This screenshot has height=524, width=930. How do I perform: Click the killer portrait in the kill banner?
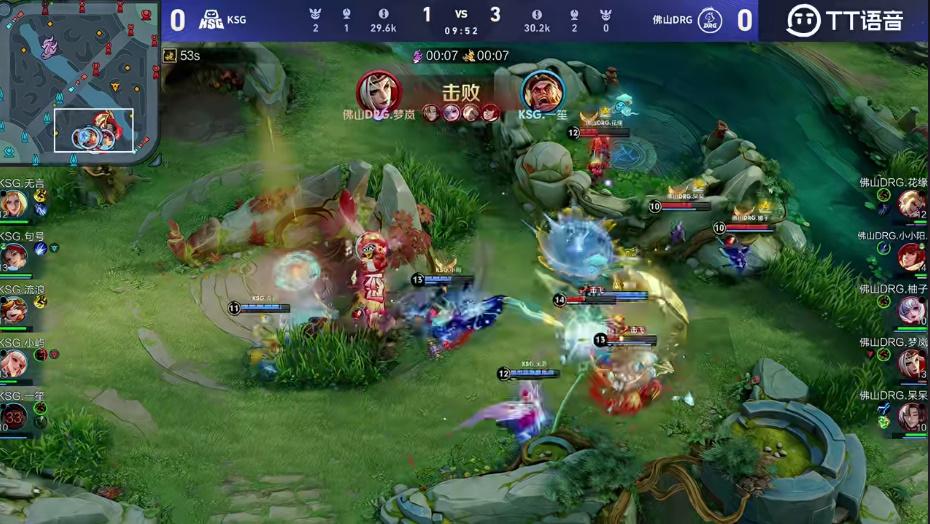point(378,91)
